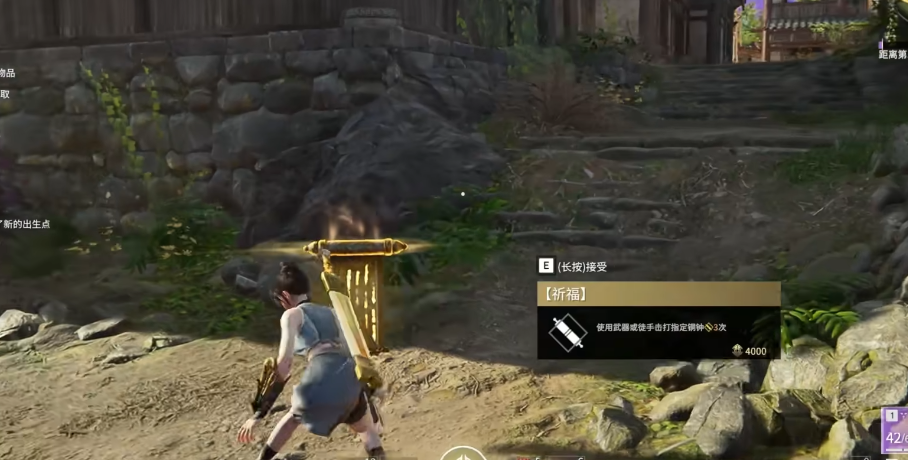Click the round emblem icon at bottom center
The height and width of the screenshot is (460, 908).
coord(463,454)
